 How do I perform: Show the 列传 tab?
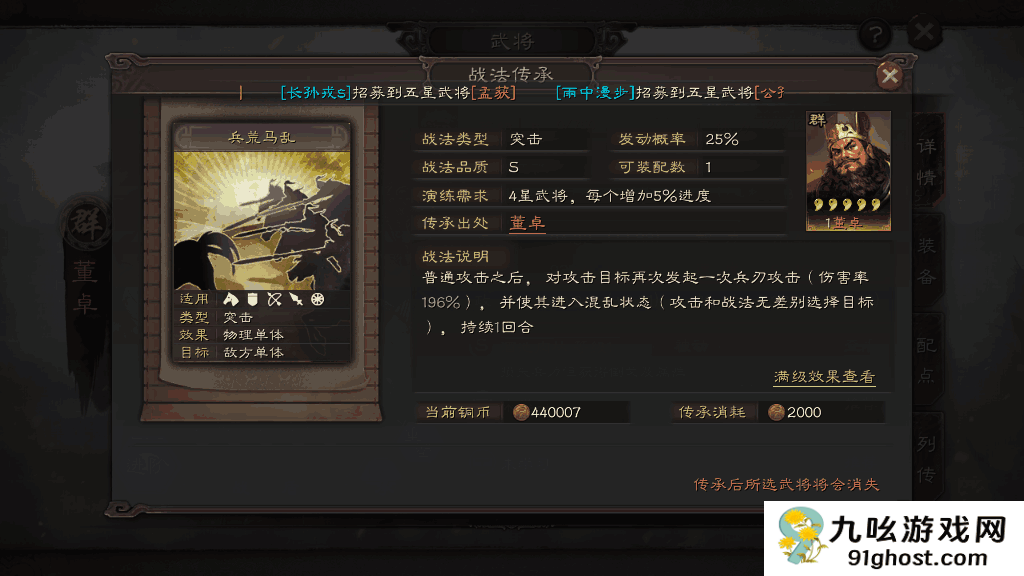point(926,455)
